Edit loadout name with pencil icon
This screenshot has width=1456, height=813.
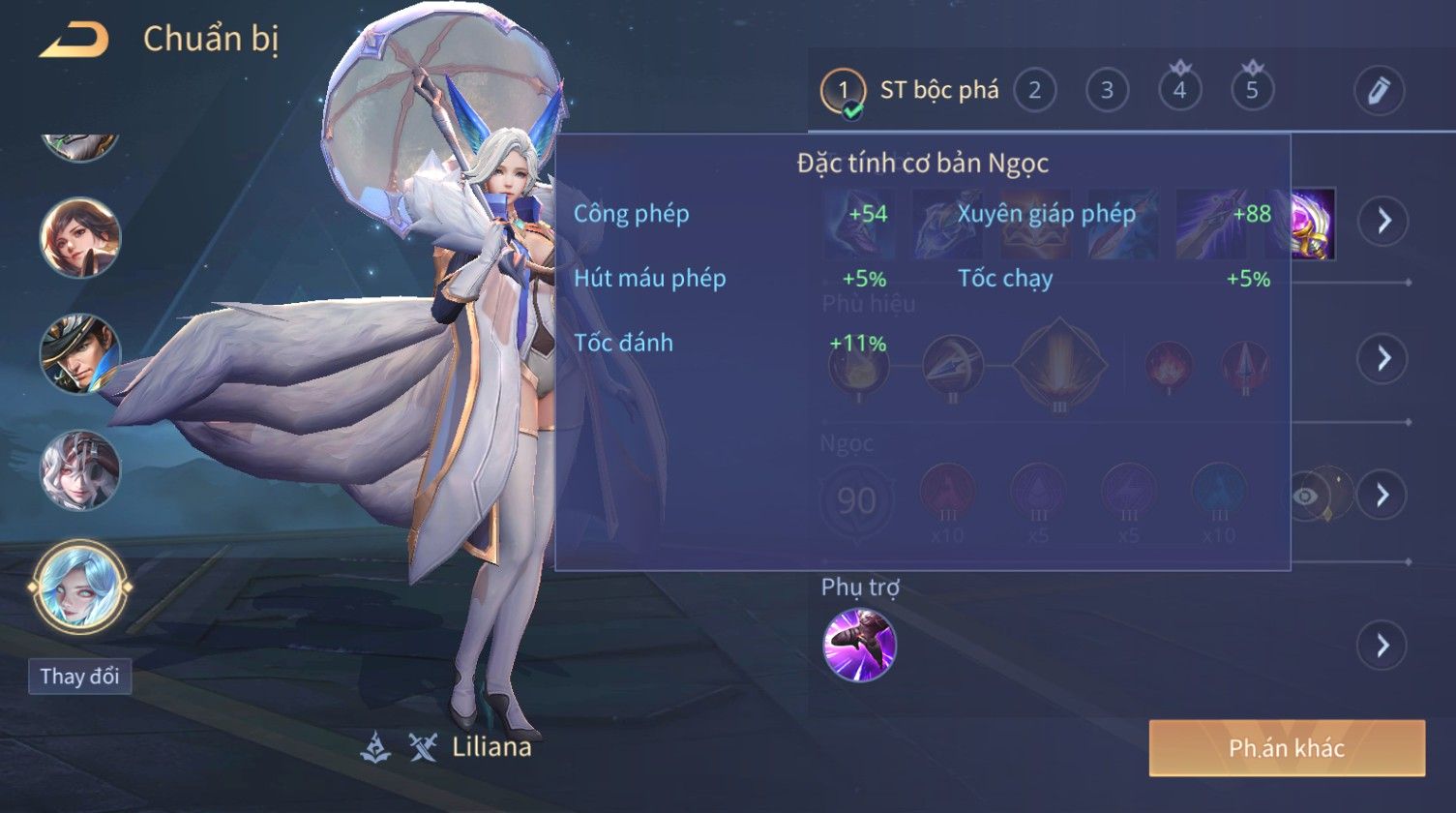coord(1379,91)
